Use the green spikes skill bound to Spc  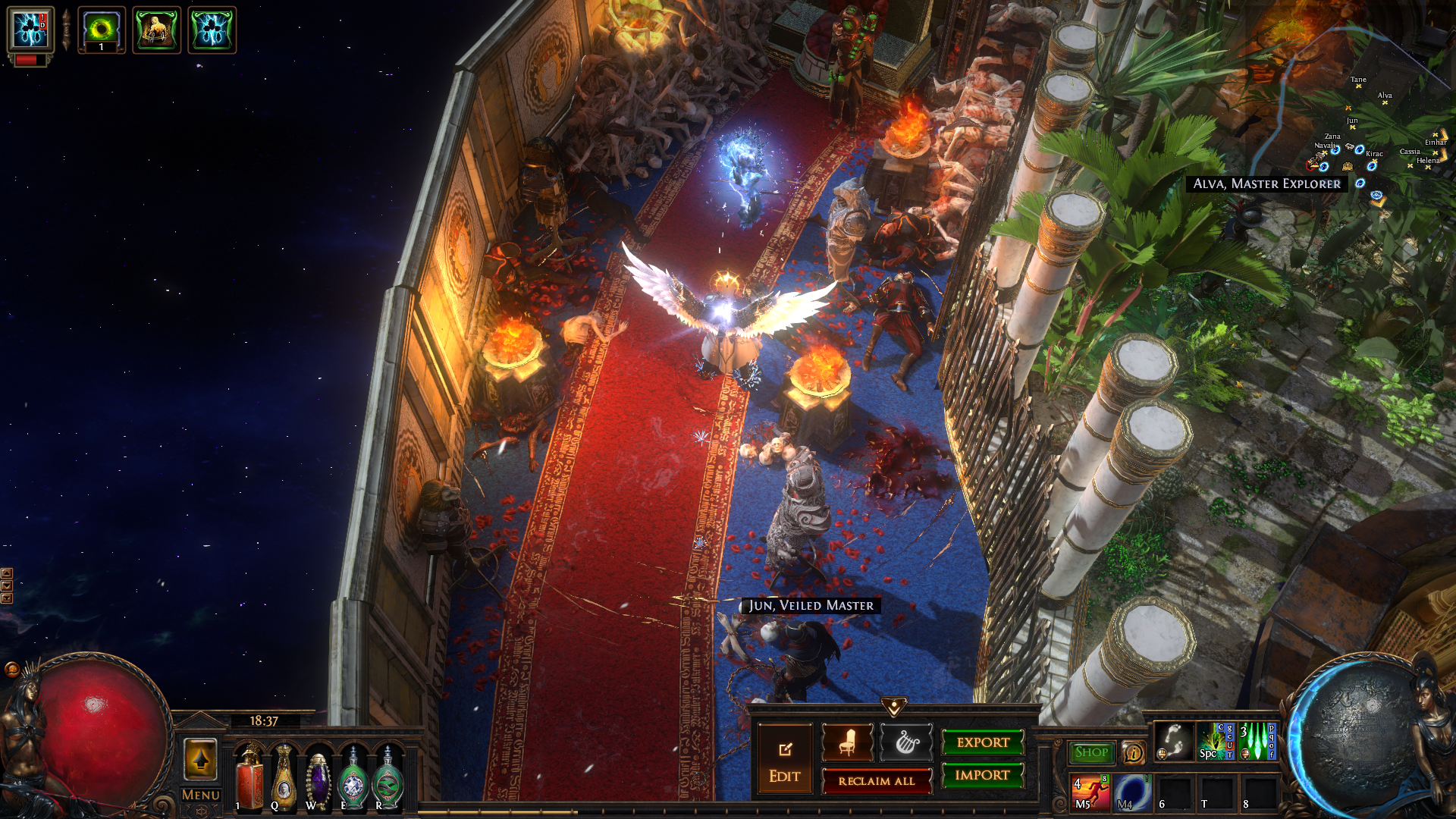click(1215, 741)
